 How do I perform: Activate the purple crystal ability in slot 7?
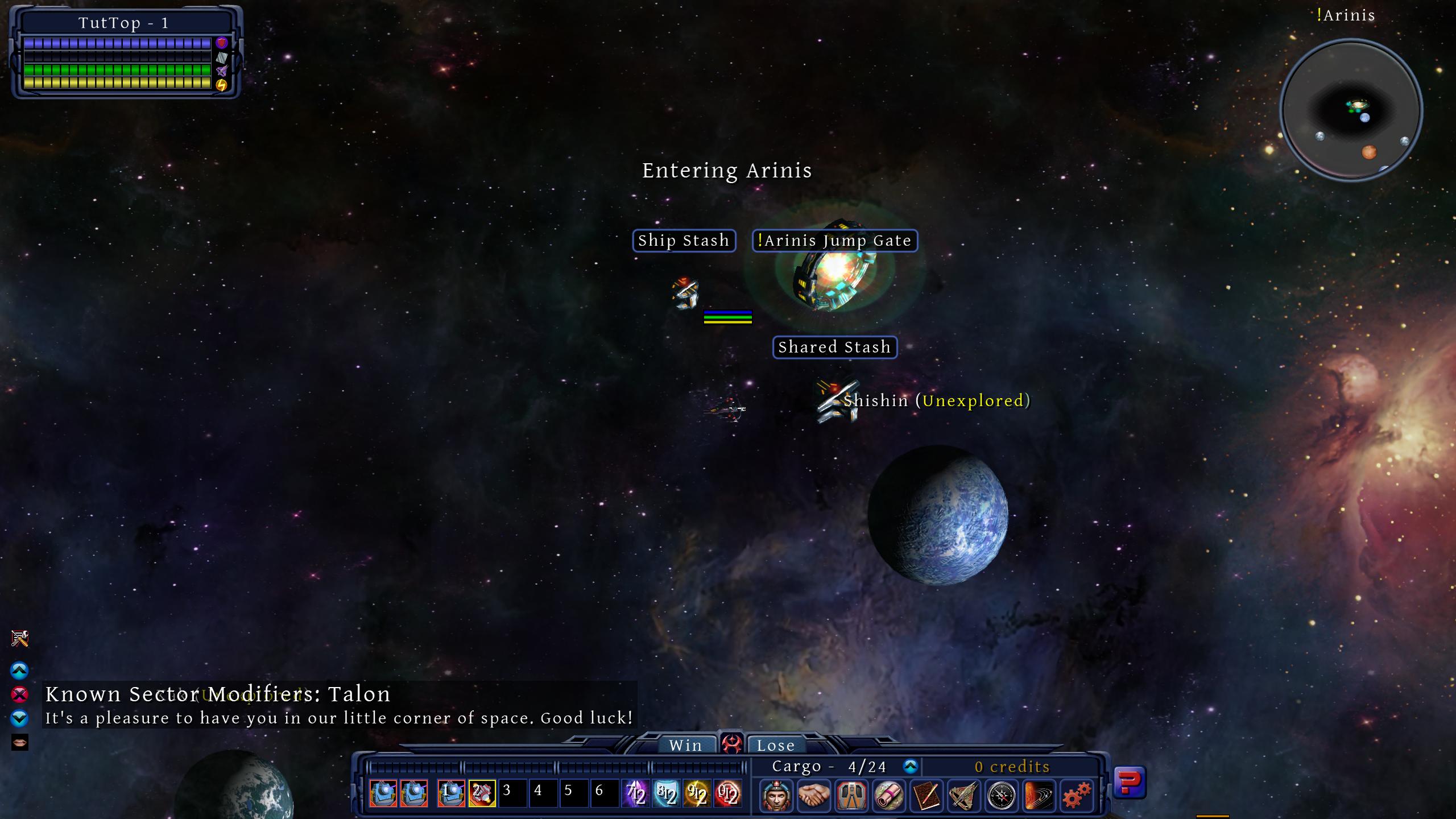point(635,793)
